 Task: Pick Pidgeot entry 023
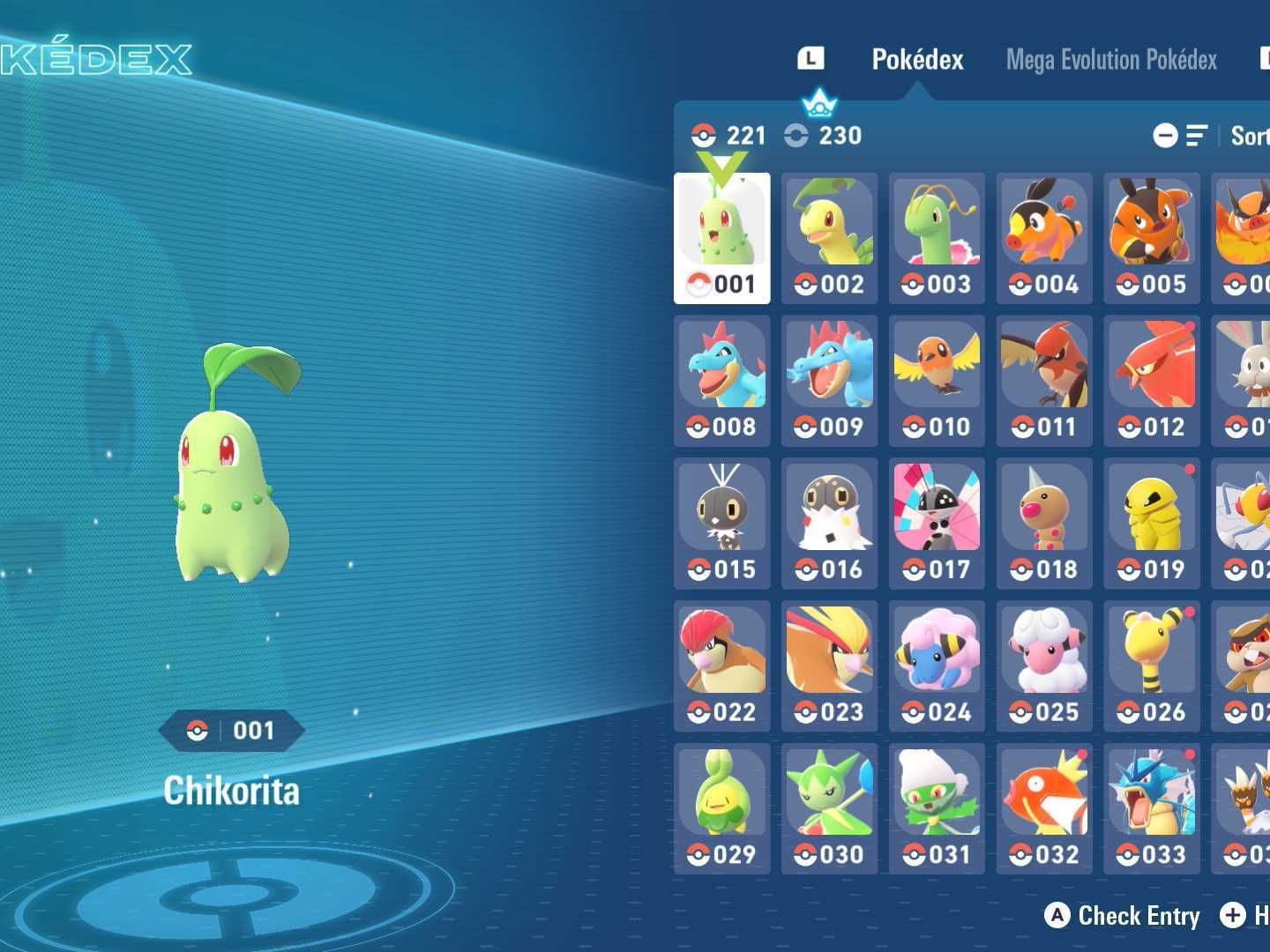tap(829, 666)
